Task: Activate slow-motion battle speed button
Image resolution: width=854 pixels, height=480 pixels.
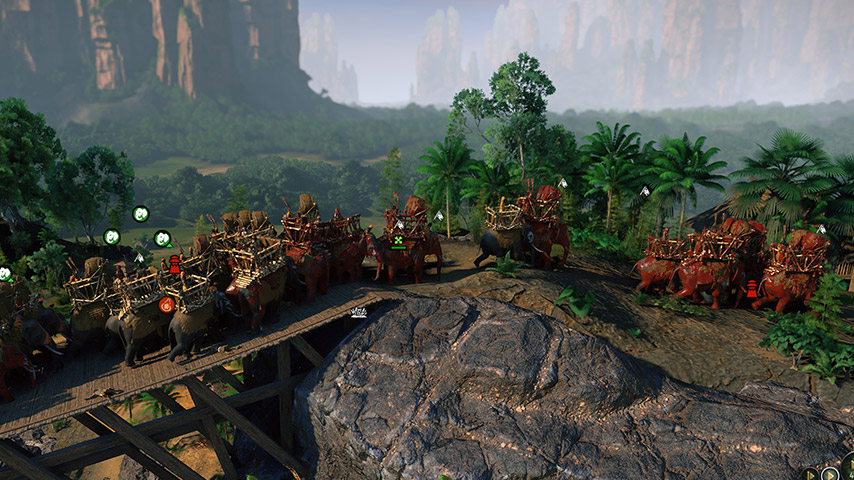Action: 809,473
